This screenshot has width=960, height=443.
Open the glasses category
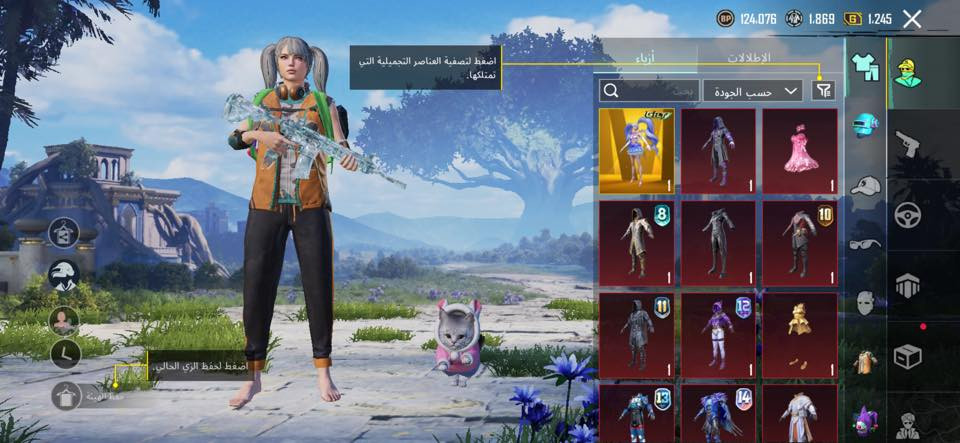tap(865, 243)
